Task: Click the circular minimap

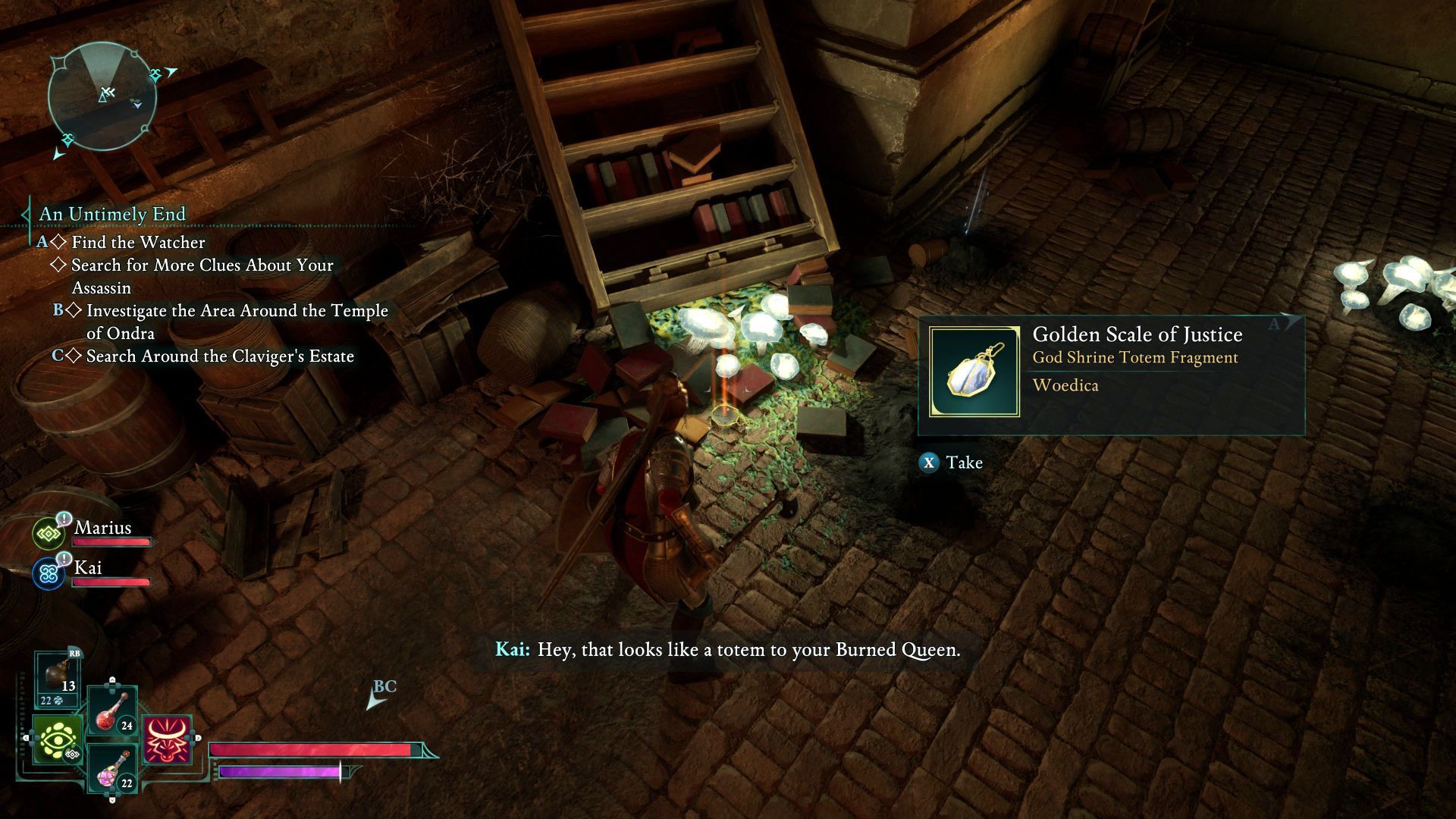Action: tap(102, 96)
